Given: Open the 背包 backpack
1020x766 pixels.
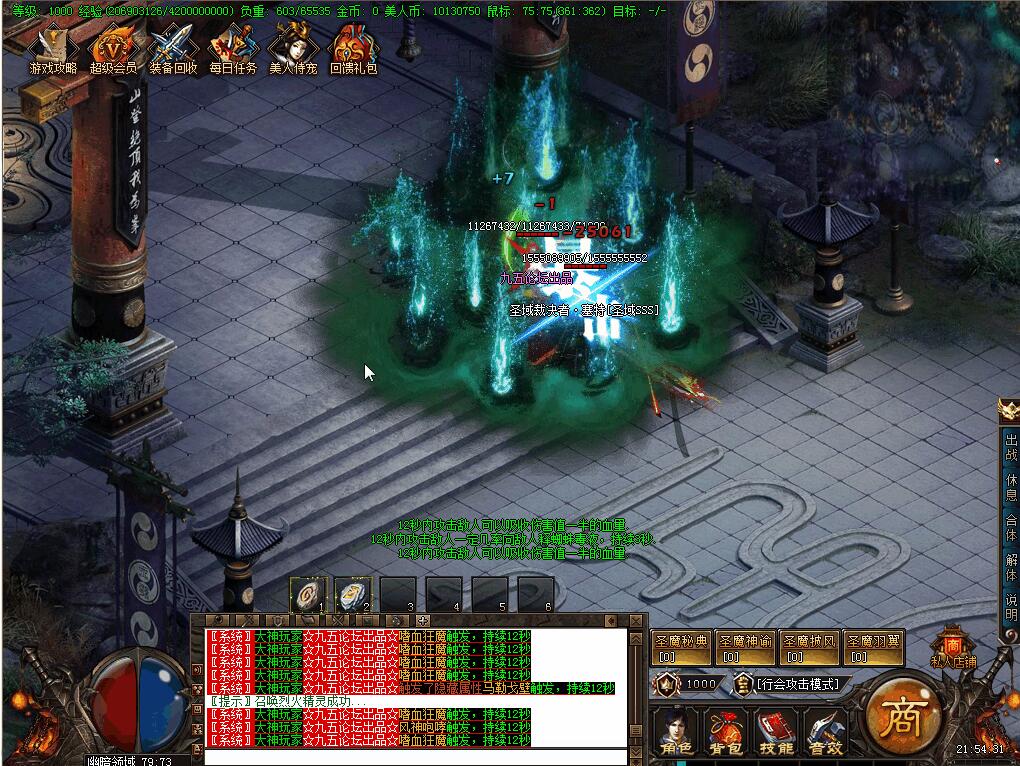Looking at the screenshot, I should click(725, 733).
